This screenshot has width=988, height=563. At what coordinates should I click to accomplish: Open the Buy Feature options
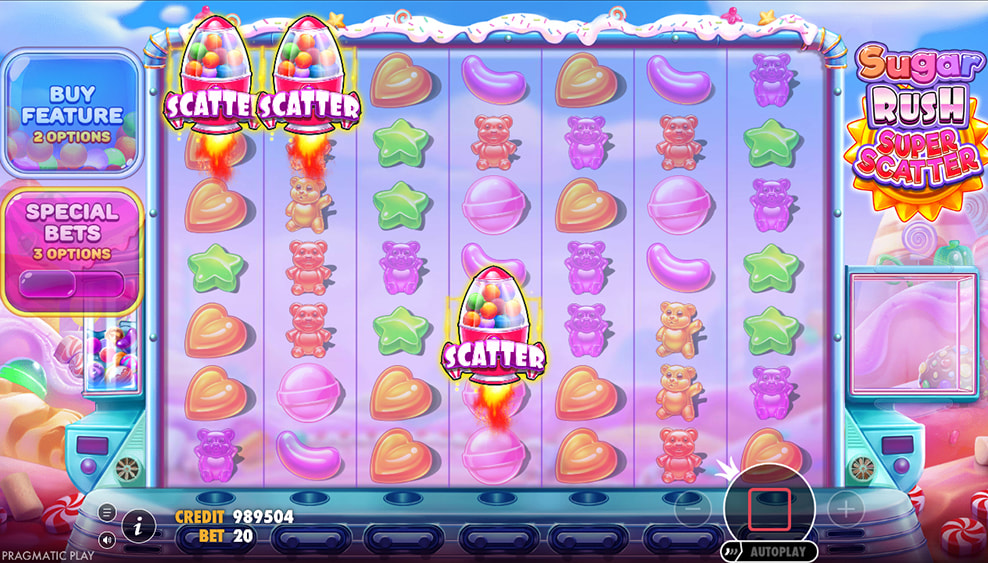coord(71,112)
